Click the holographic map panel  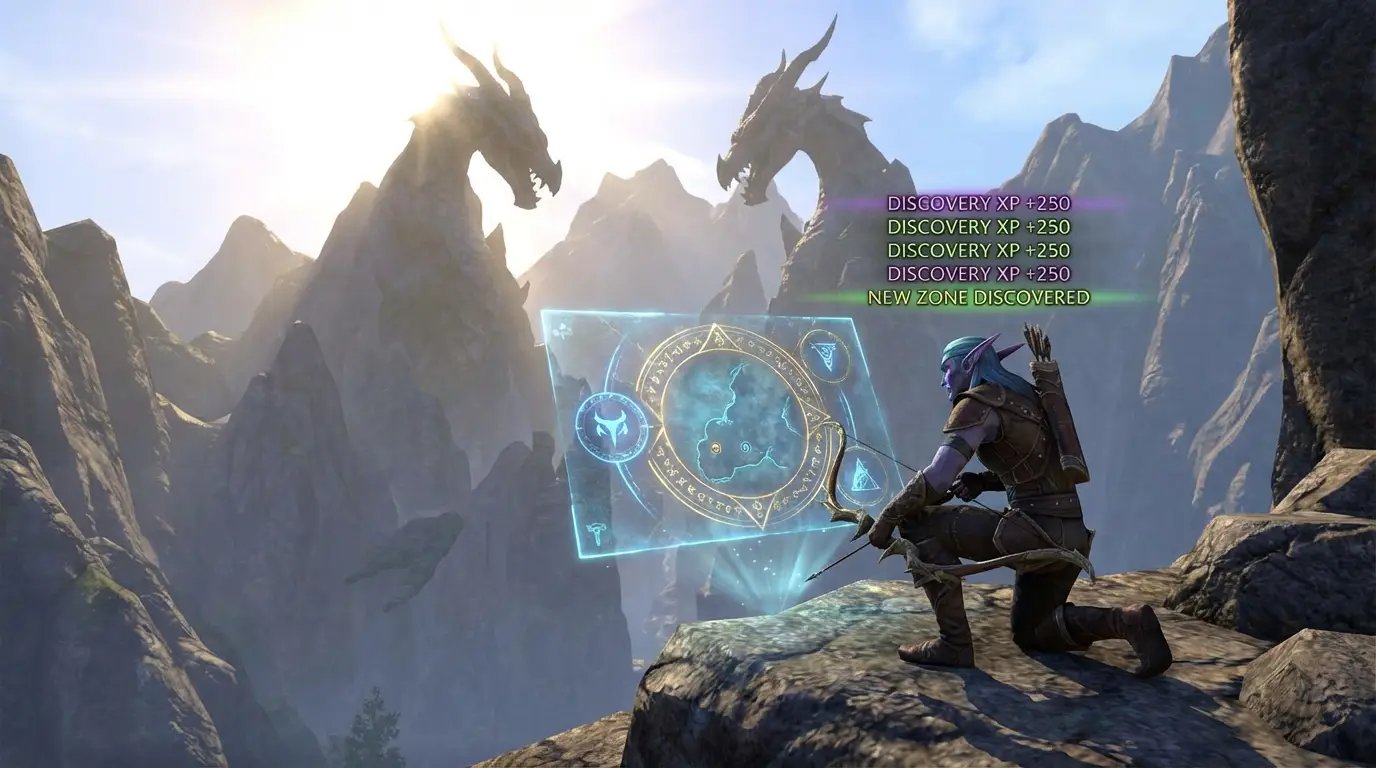pos(700,430)
